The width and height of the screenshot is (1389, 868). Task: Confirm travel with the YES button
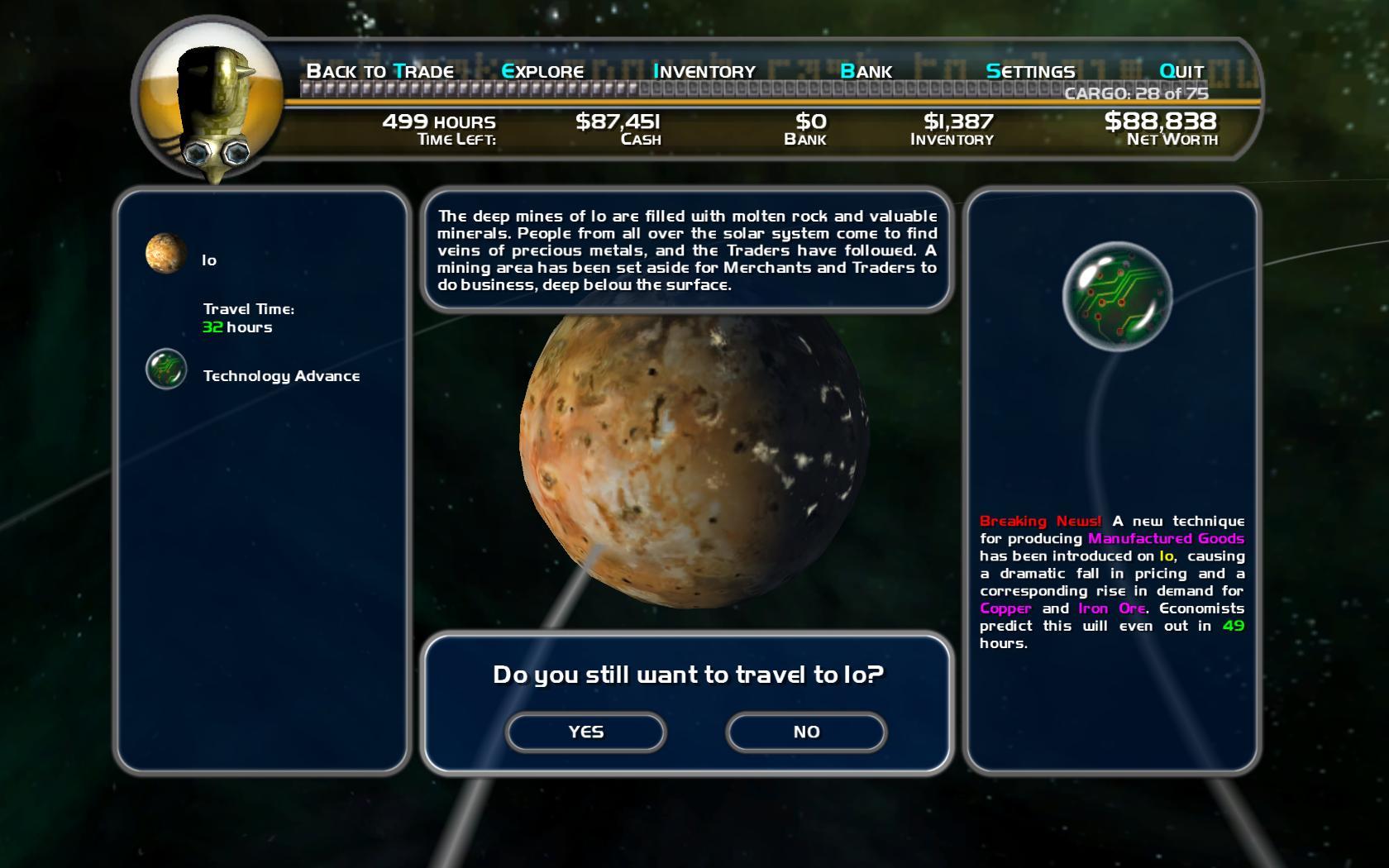(x=585, y=732)
